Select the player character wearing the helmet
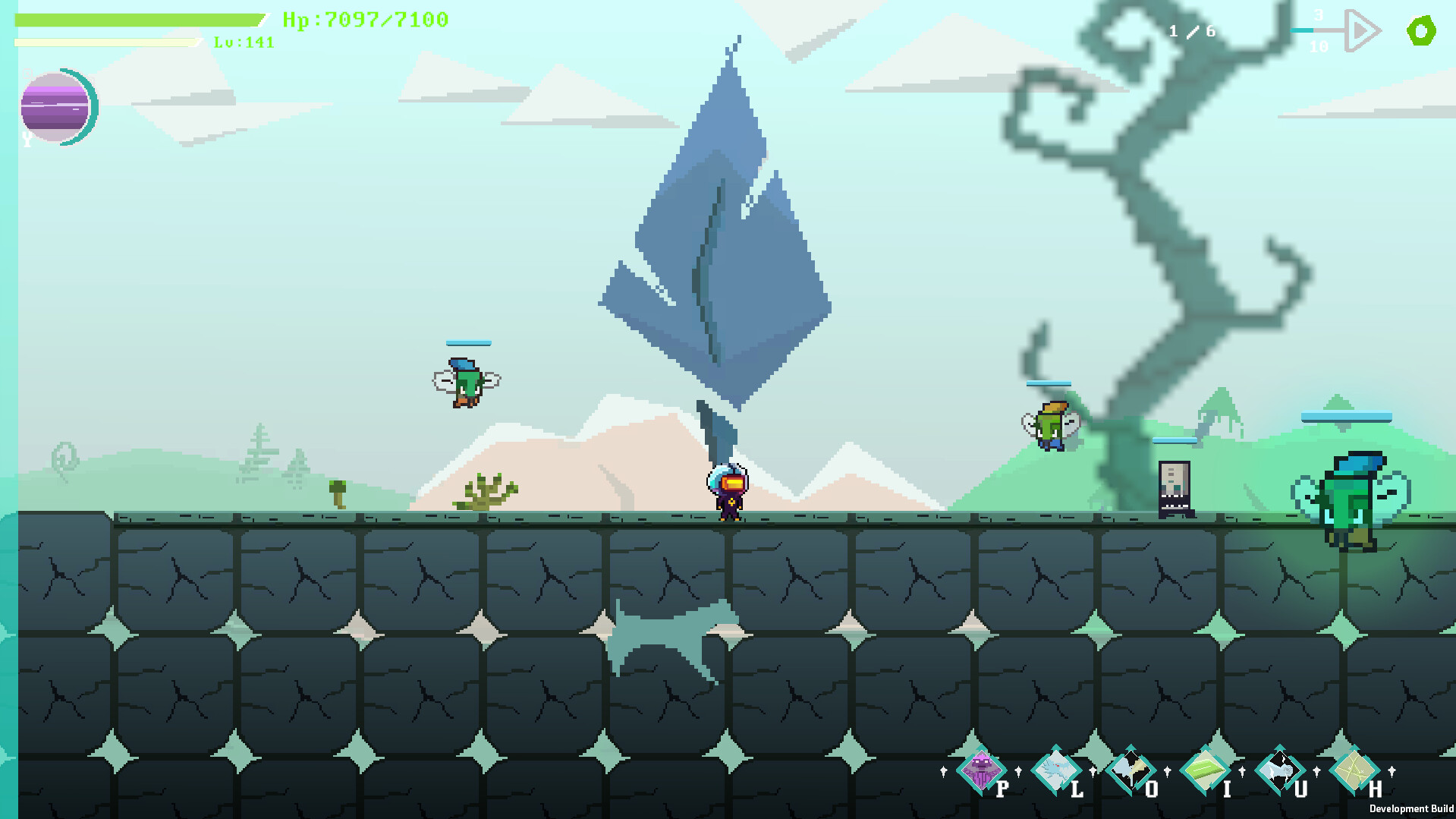Viewport: 1456px width, 819px height. tap(729, 493)
